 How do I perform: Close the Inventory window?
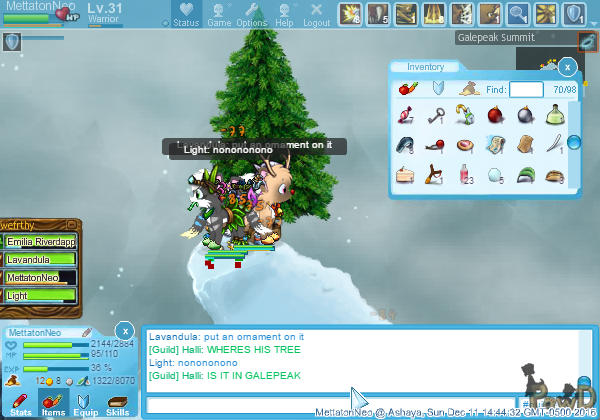[568, 67]
